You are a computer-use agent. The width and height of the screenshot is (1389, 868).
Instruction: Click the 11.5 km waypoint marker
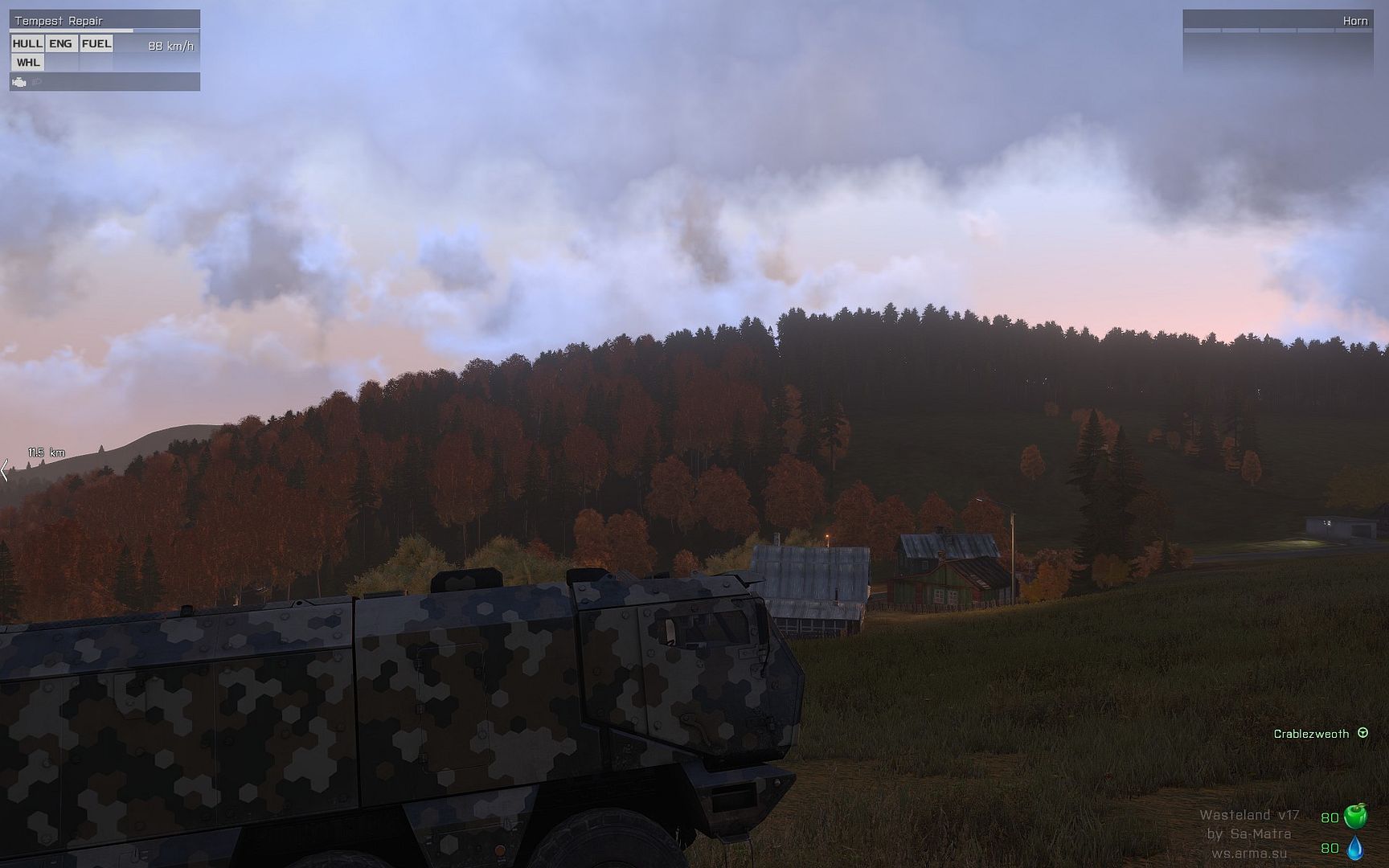pyautogui.click(x=46, y=452)
